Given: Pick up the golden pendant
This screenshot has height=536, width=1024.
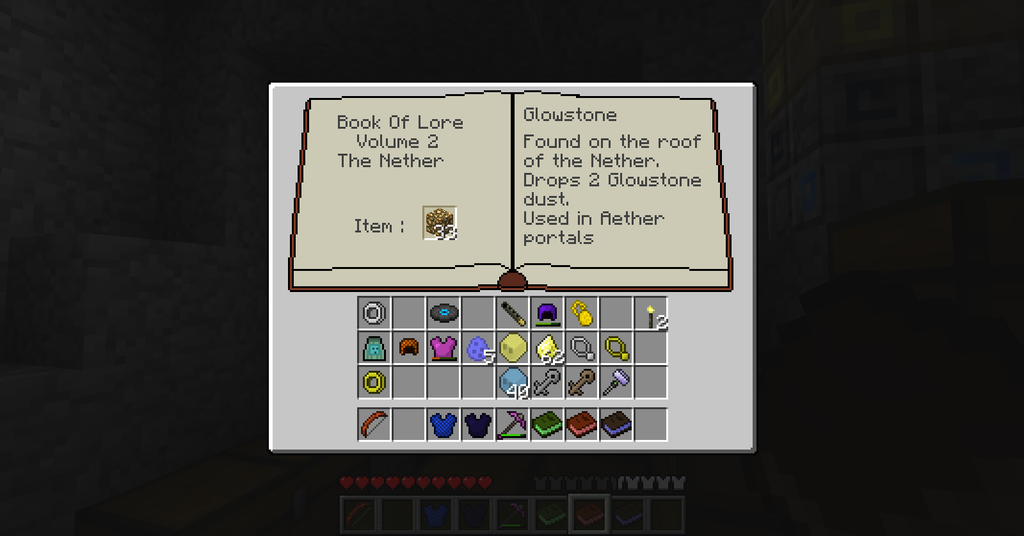Looking at the screenshot, I should (x=582, y=314).
